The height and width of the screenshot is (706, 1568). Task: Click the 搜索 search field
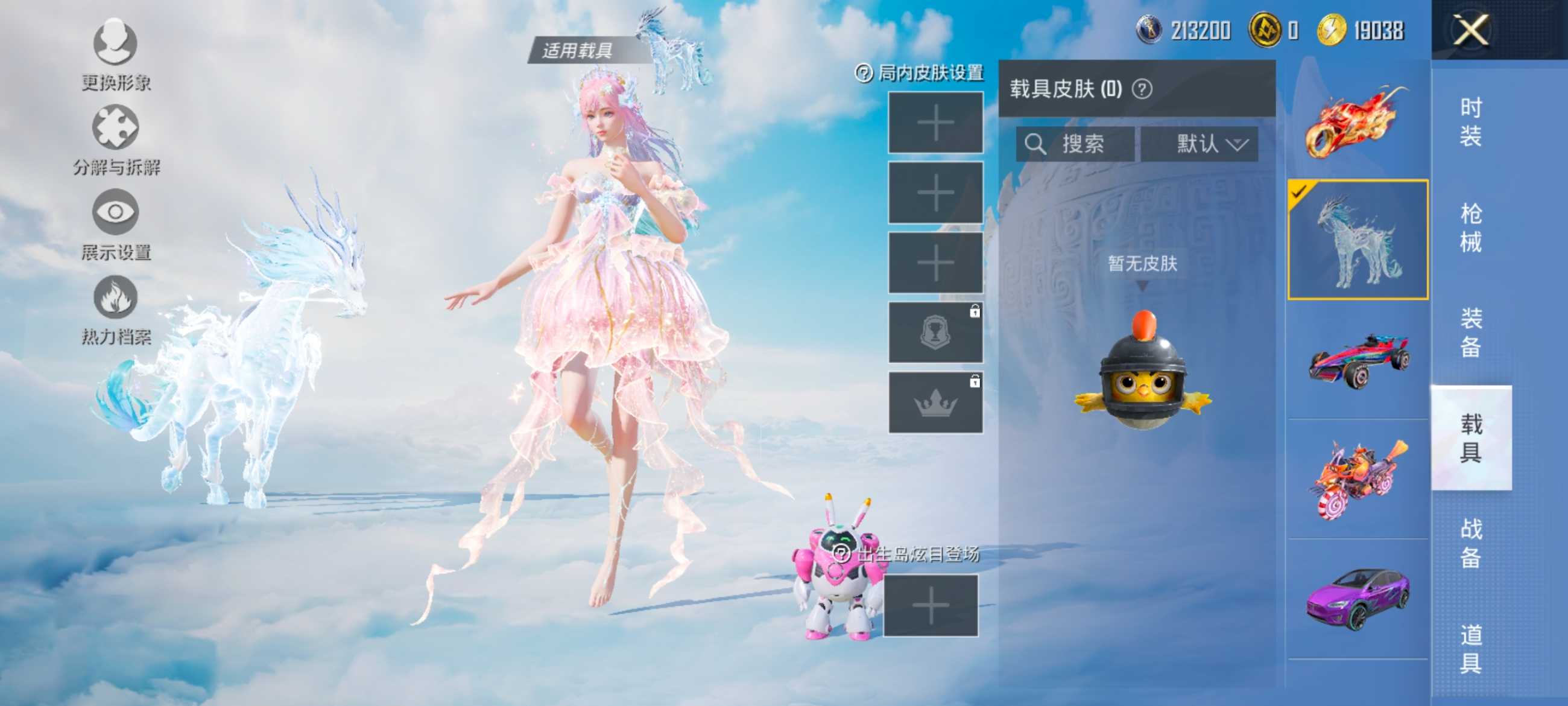[x=1075, y=144]
